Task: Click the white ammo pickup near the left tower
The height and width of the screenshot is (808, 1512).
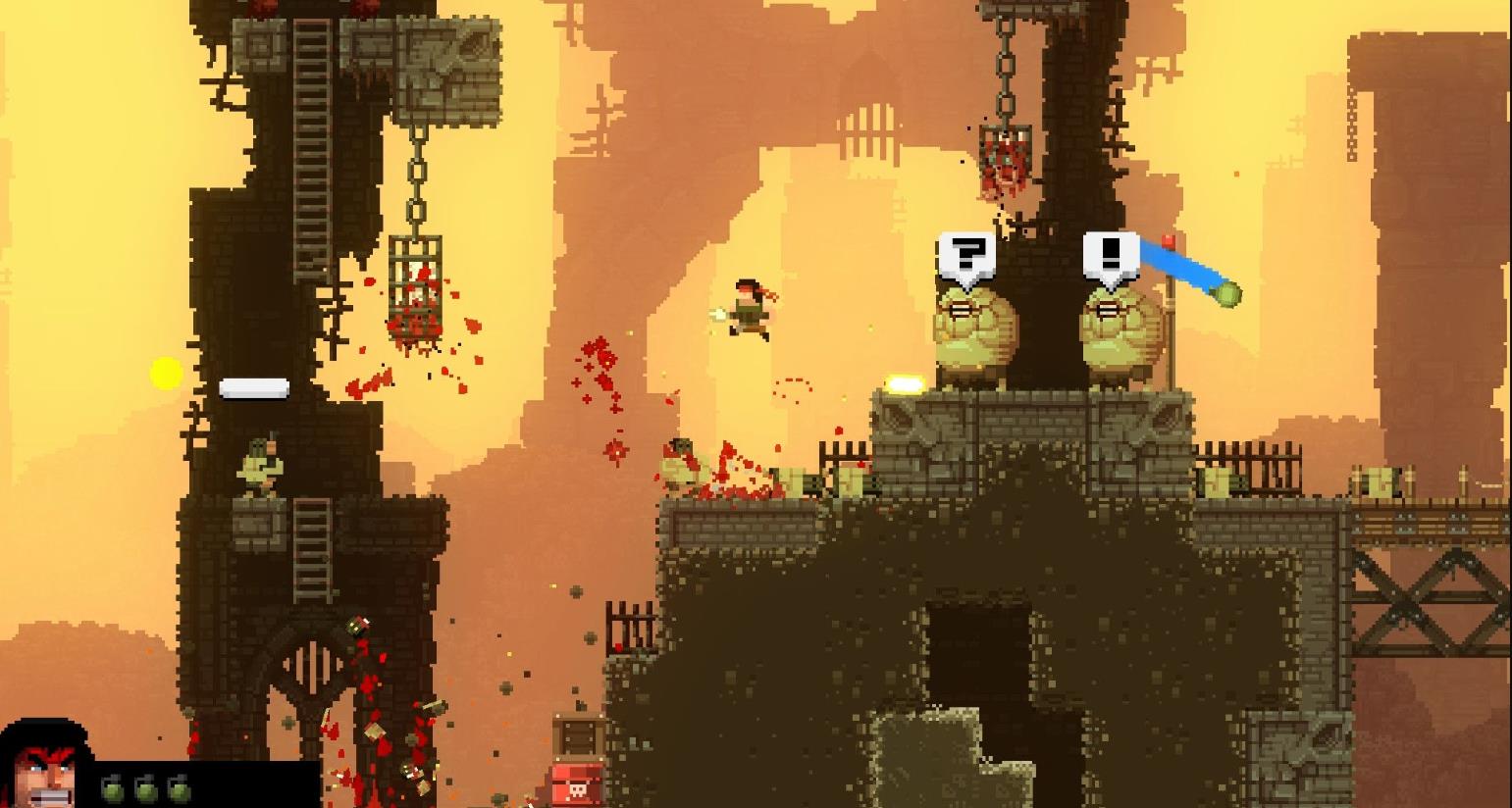Action: [x=254, y=388]
